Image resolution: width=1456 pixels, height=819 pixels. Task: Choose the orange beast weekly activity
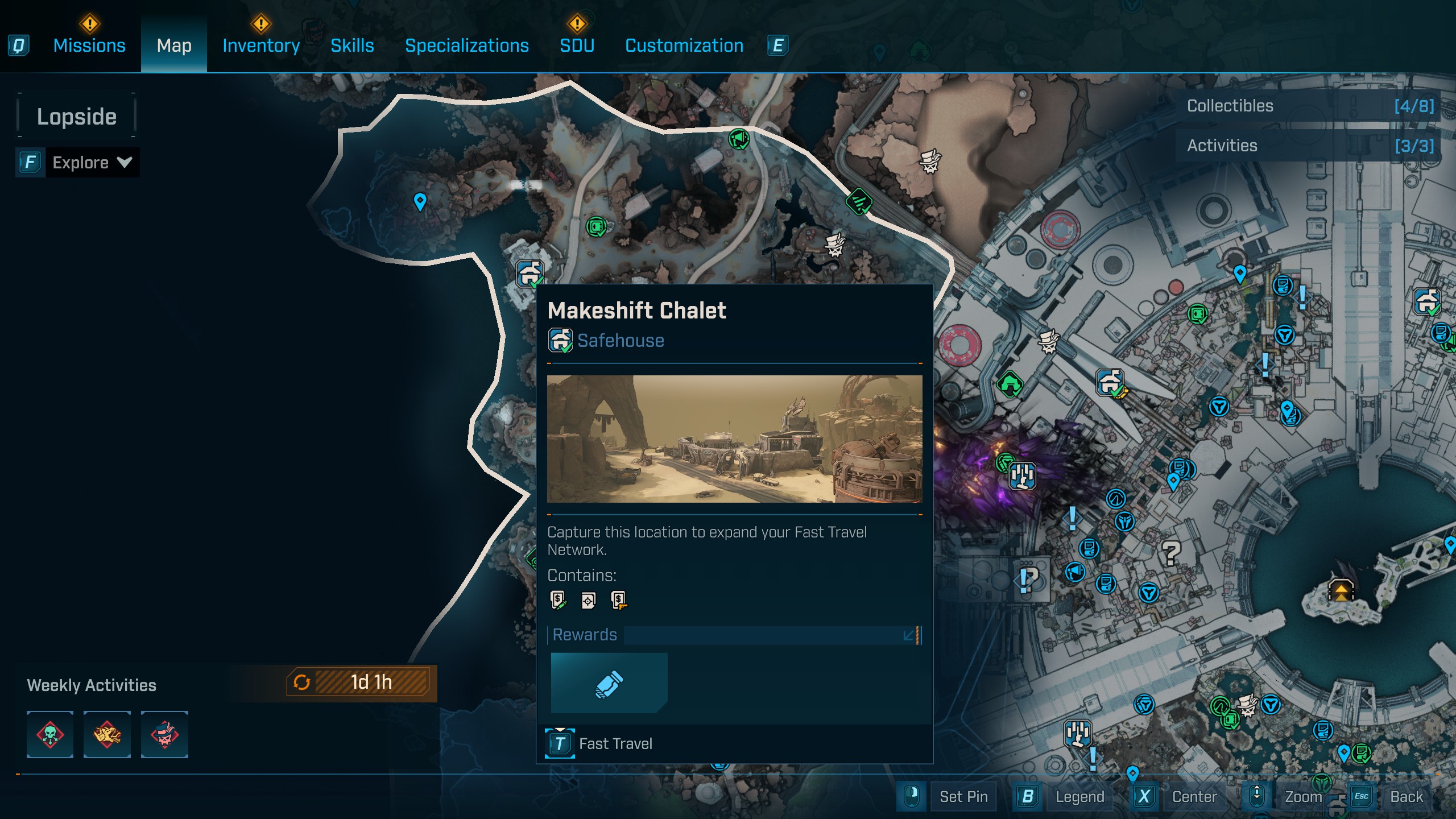pos(107,734)
